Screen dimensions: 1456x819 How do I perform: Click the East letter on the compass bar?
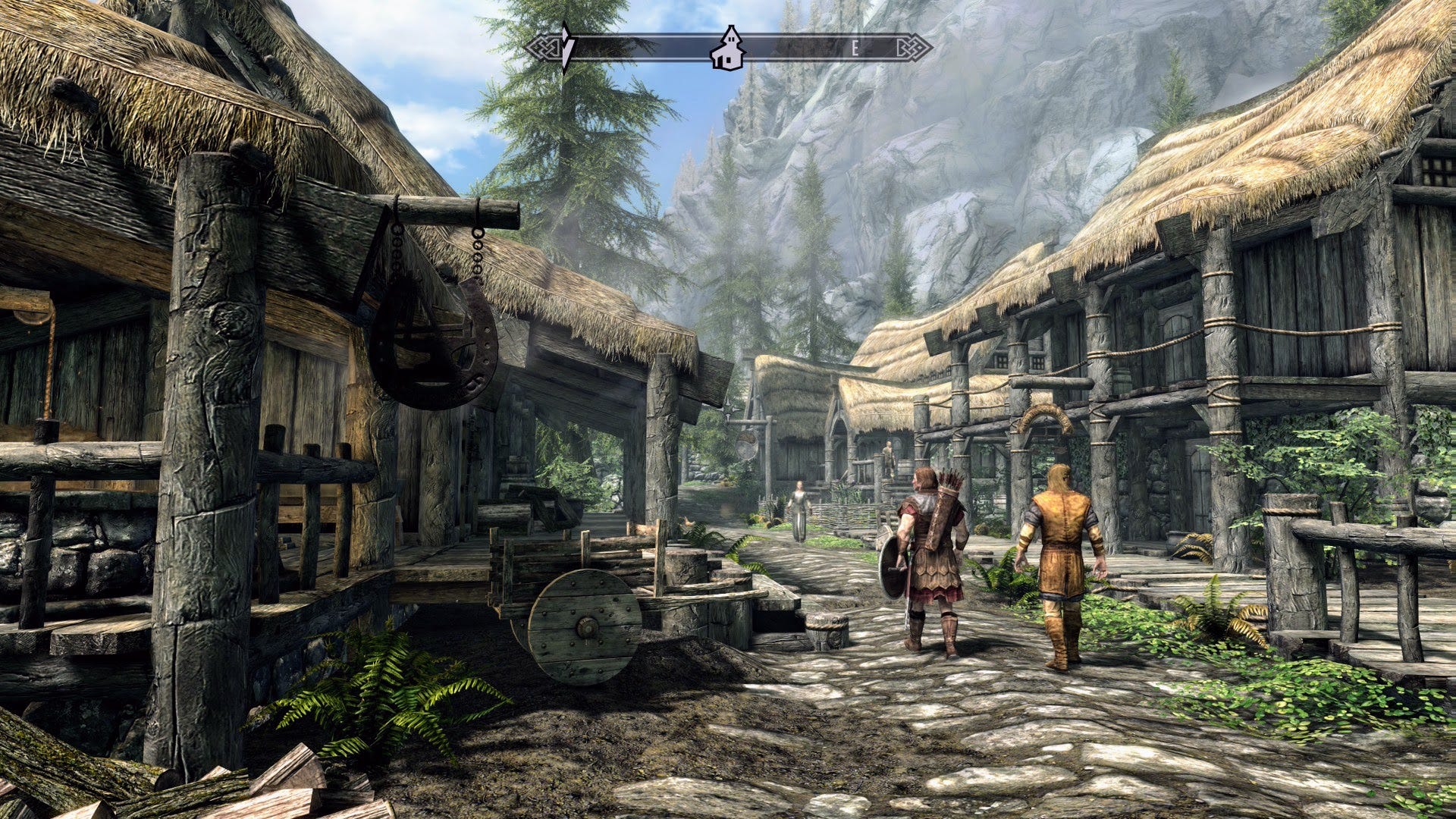click(x=855, y=49)
